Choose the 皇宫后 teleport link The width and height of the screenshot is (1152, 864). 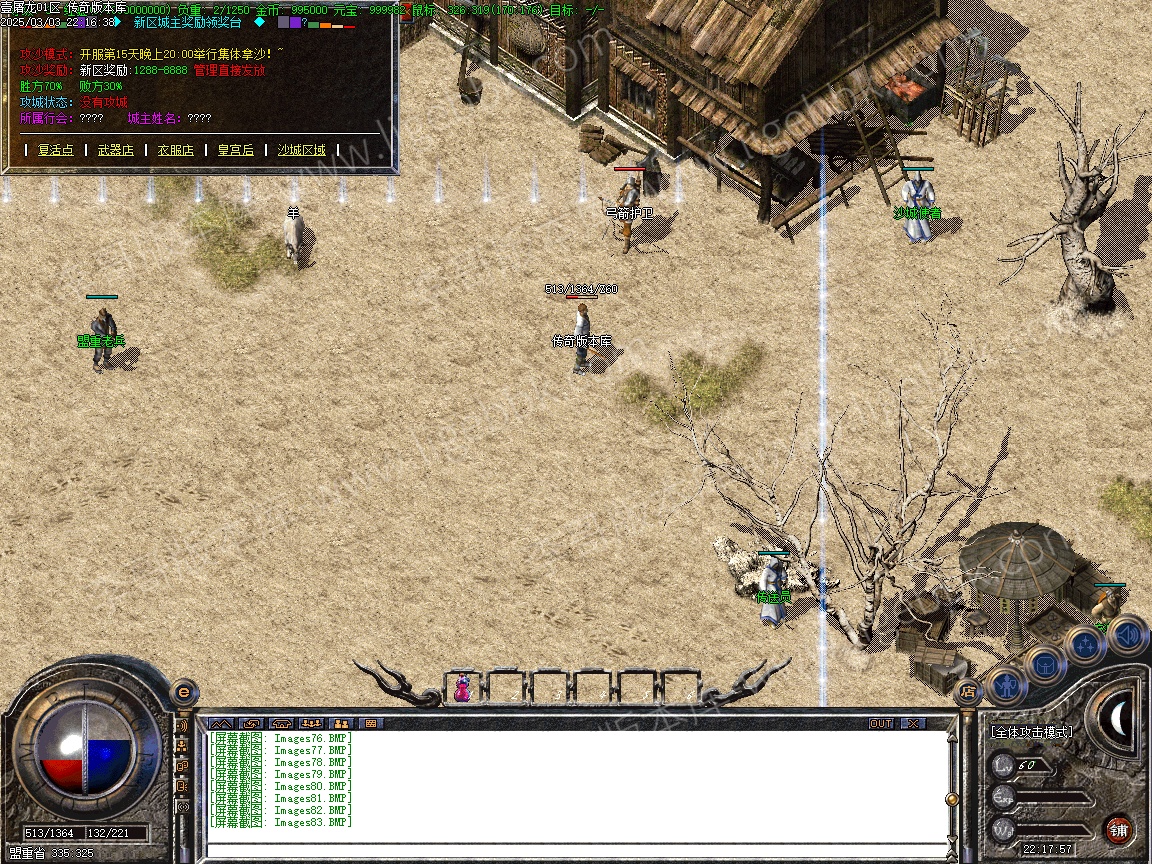coord(235,150)
